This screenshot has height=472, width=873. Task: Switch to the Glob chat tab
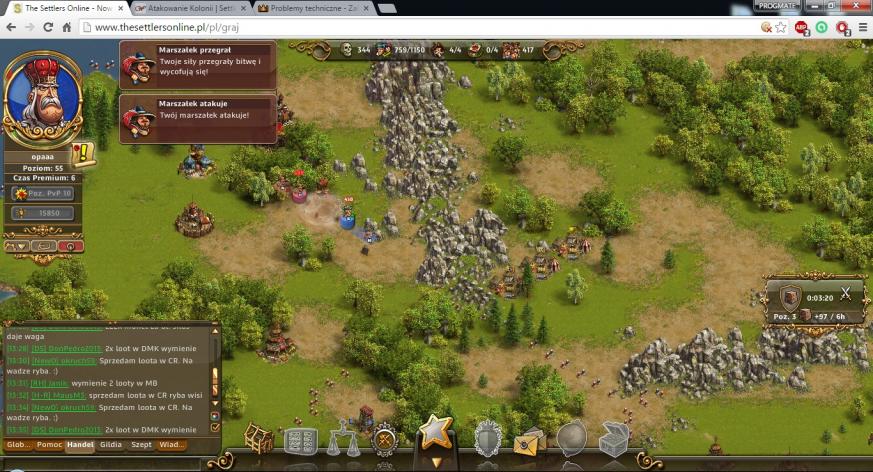point(17,445)
